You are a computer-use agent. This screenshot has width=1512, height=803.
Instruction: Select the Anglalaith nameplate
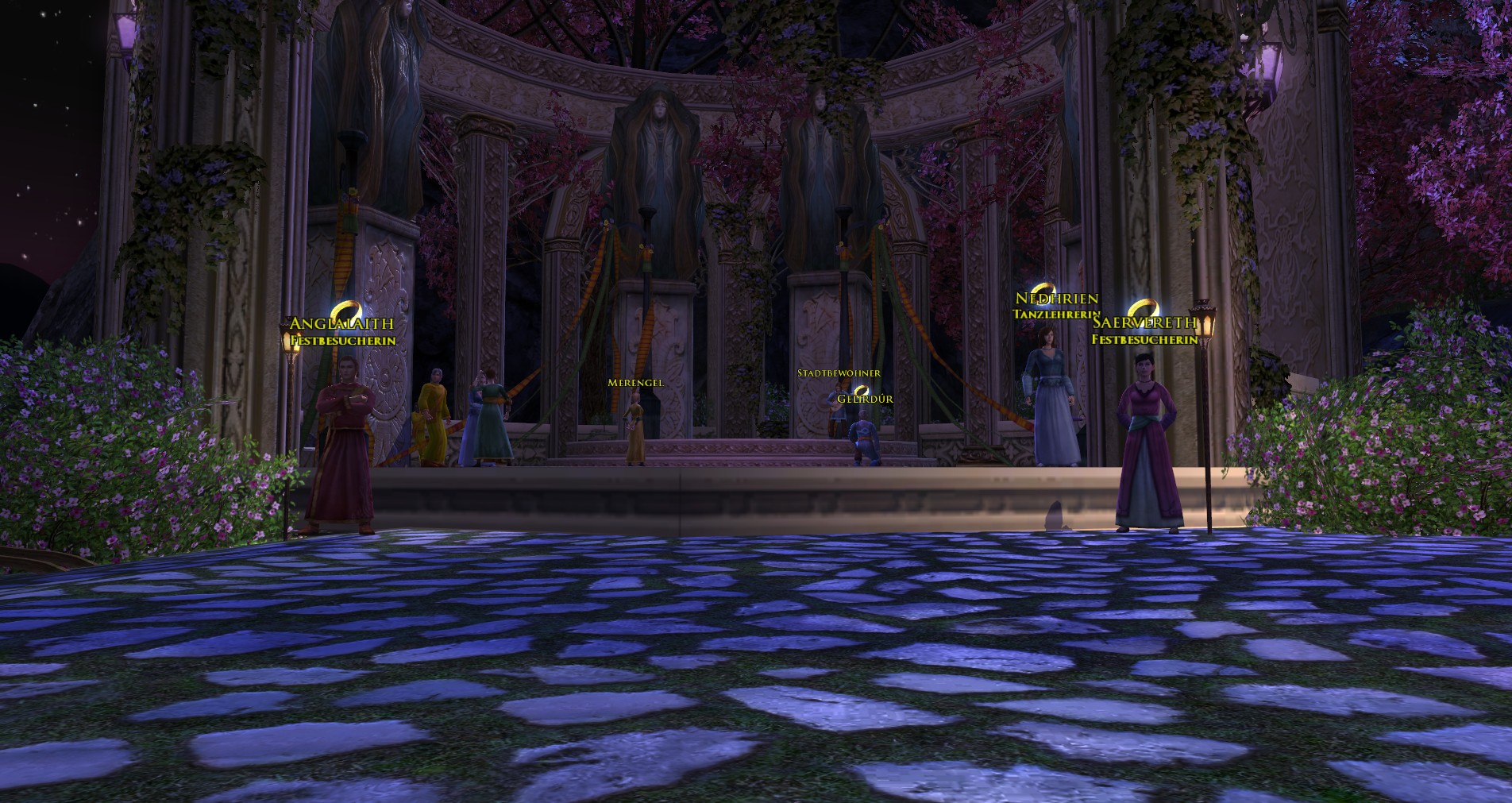click(x=341, y=324)
